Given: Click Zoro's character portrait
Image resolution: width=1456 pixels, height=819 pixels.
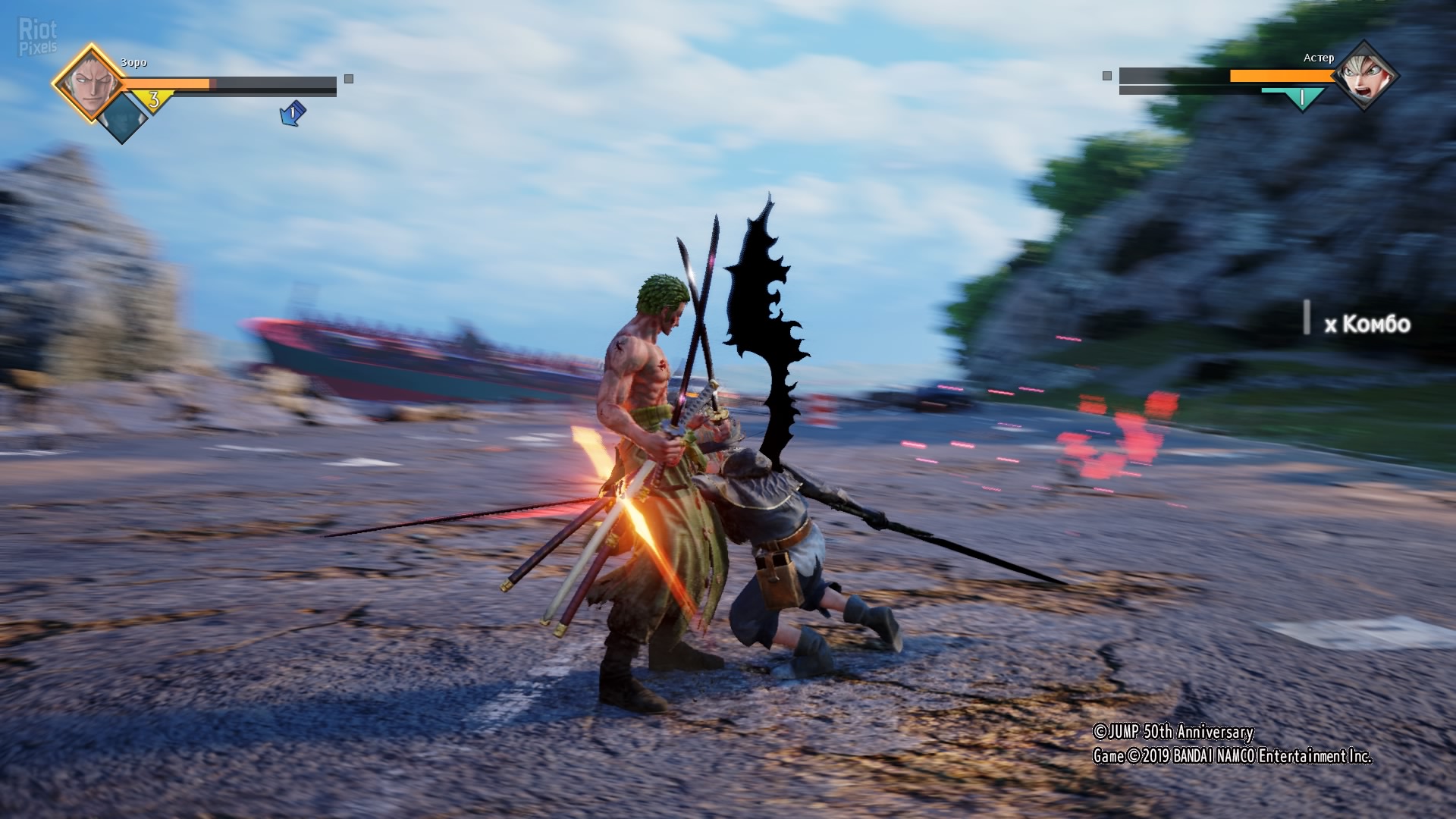Looking at the screenshot, I should tap(89, 82).
